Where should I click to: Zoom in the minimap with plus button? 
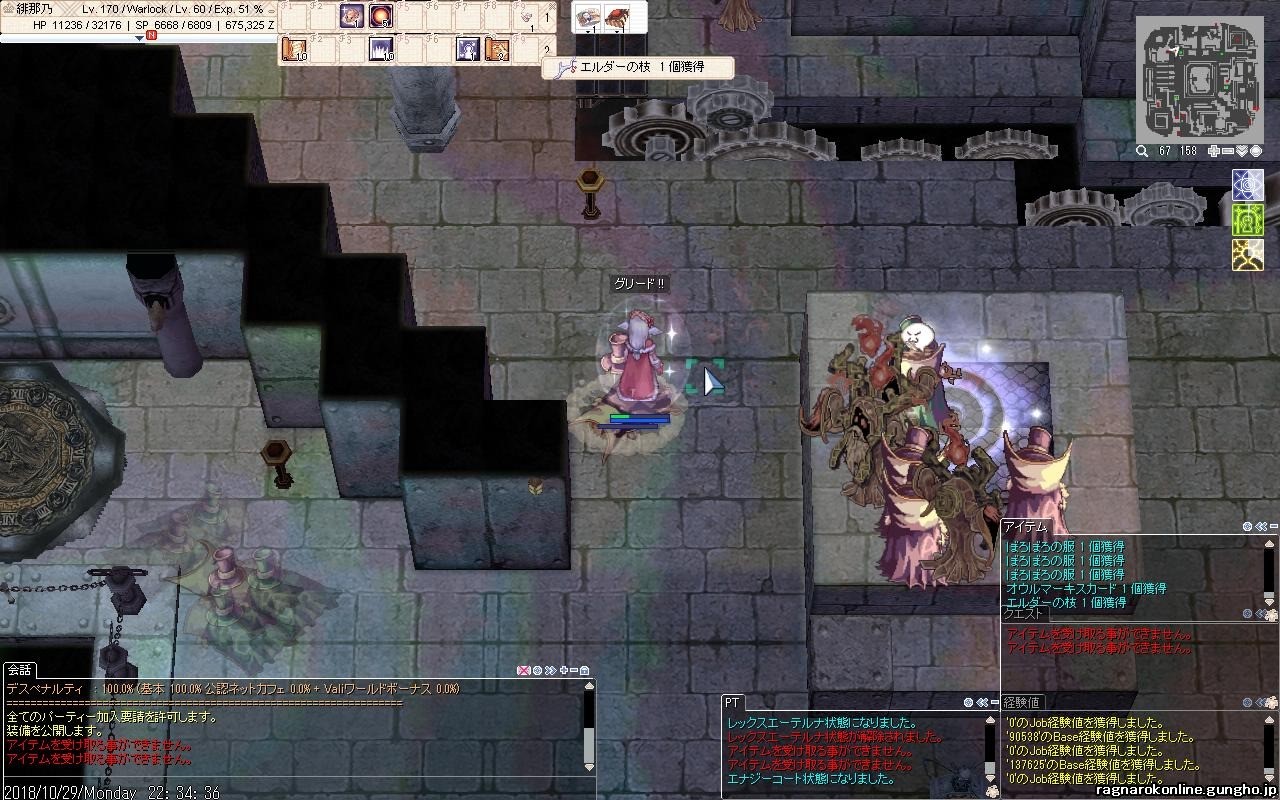1214,151
